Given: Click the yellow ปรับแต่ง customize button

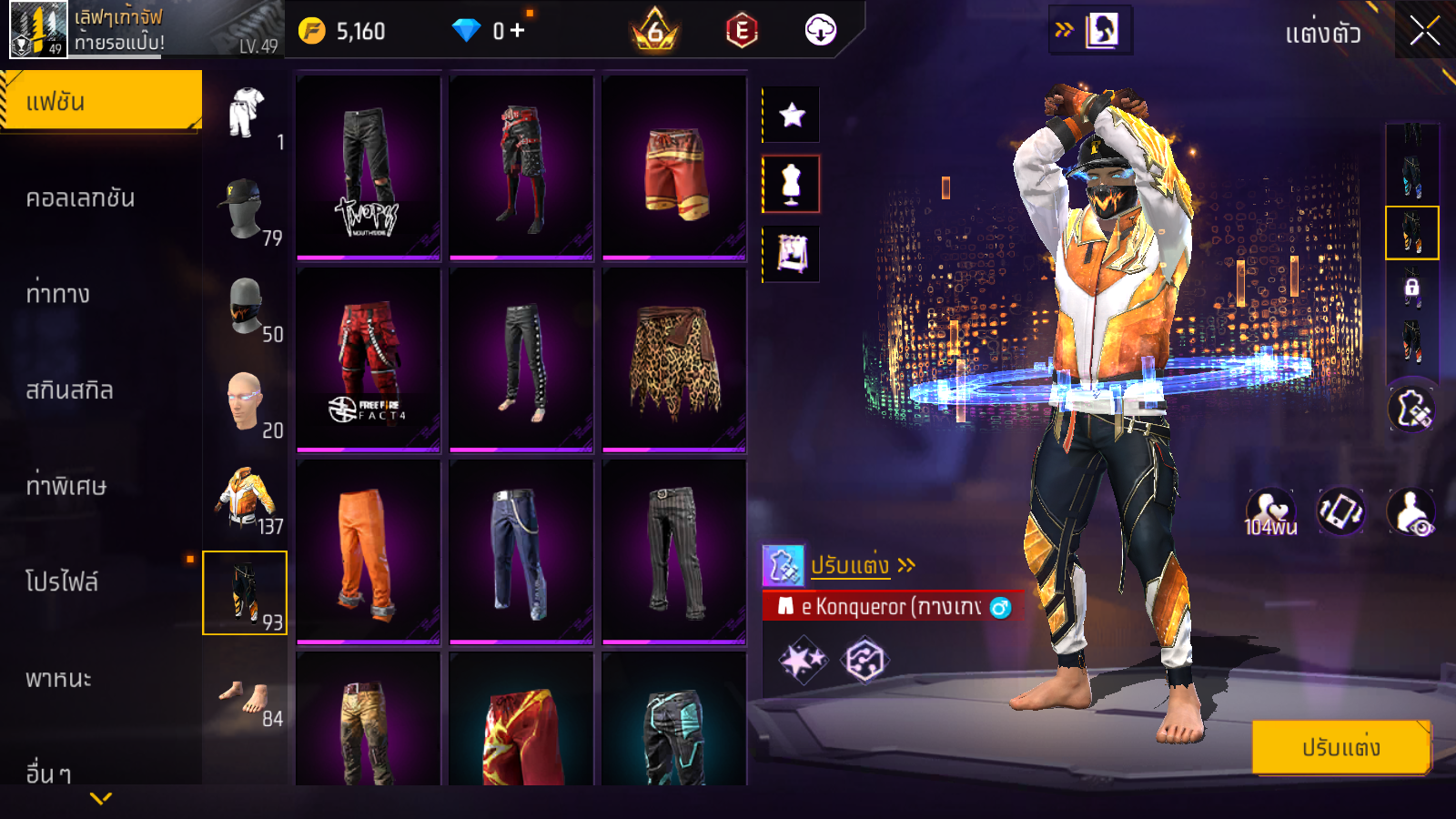Looking at the screenshot, I should (x=1340, y=747).
